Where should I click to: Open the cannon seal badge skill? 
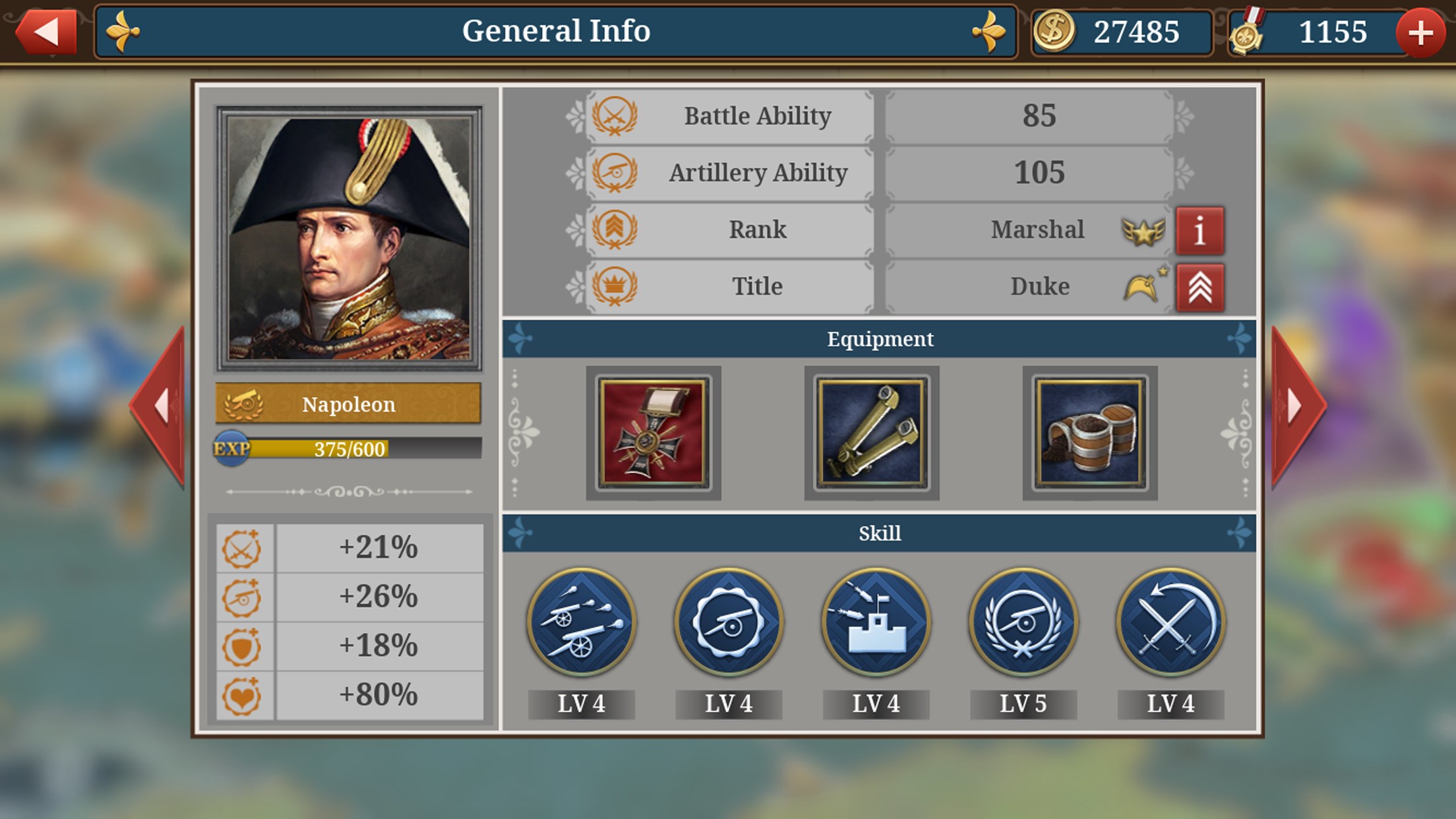[x=729, y=622]
